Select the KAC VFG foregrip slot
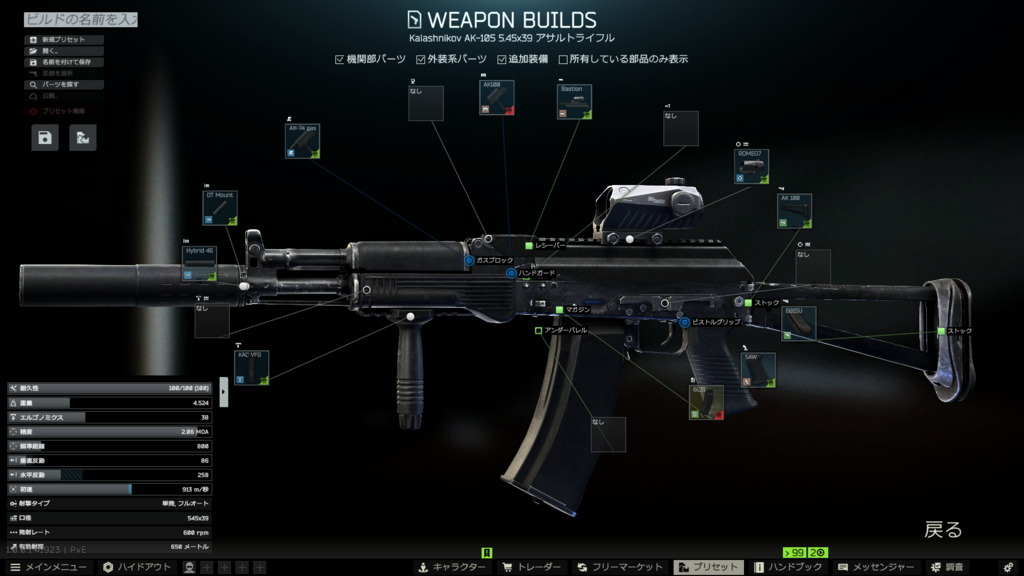 pos(251,367)
